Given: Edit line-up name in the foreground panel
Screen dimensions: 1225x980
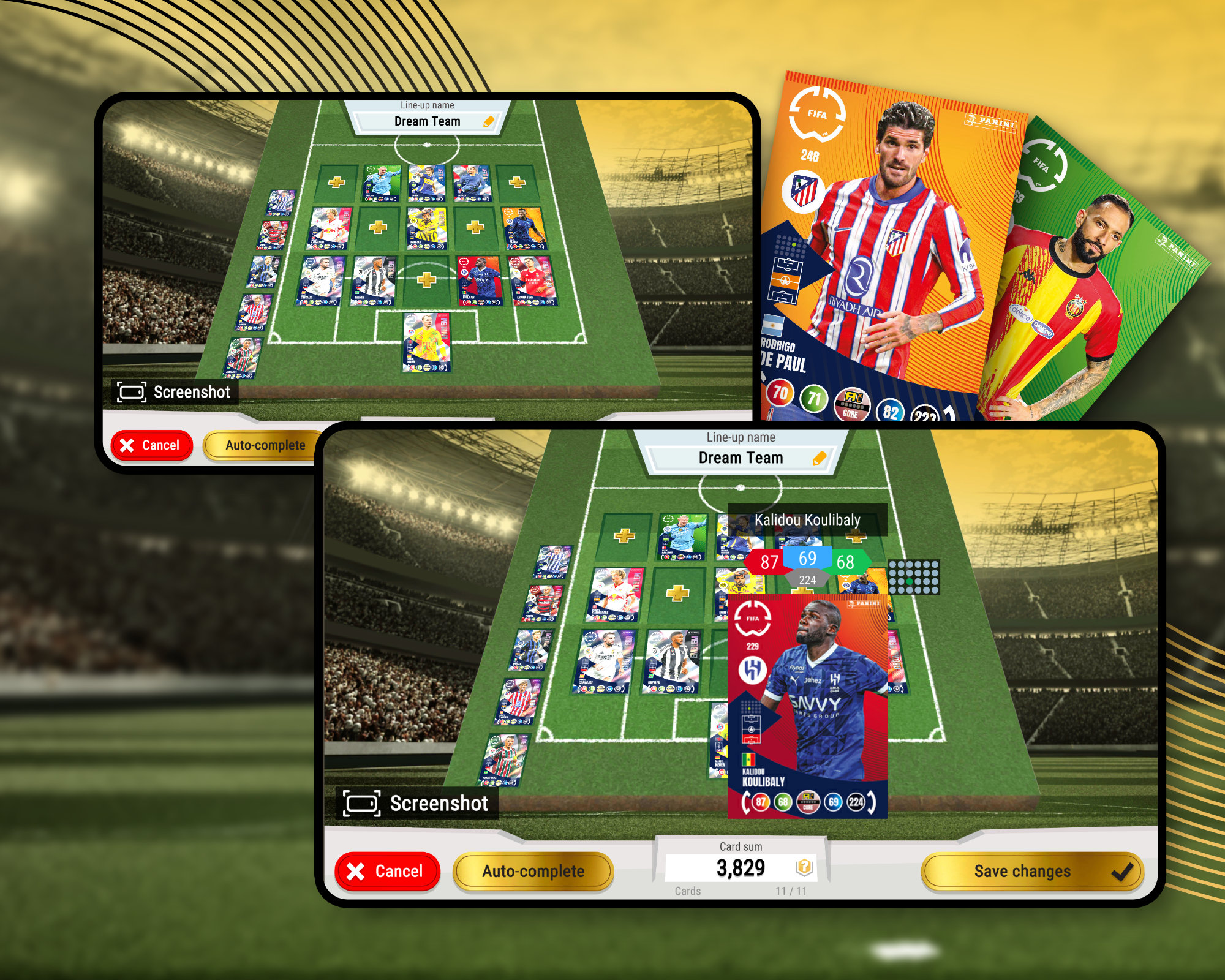Looking at the screenshot, I should click(819, 458).
